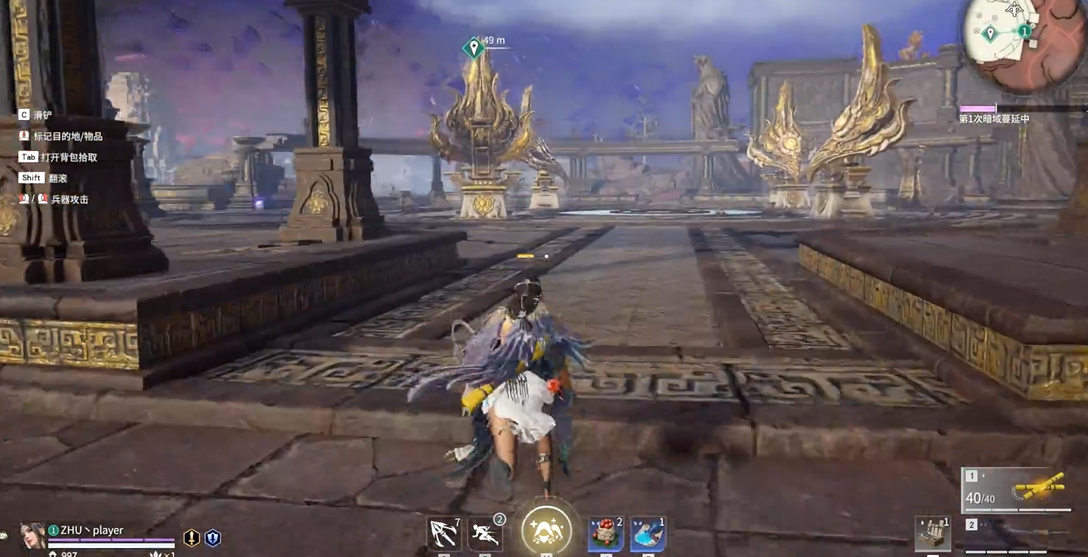Activate the running figure dash skill

(x=486, y=533)
